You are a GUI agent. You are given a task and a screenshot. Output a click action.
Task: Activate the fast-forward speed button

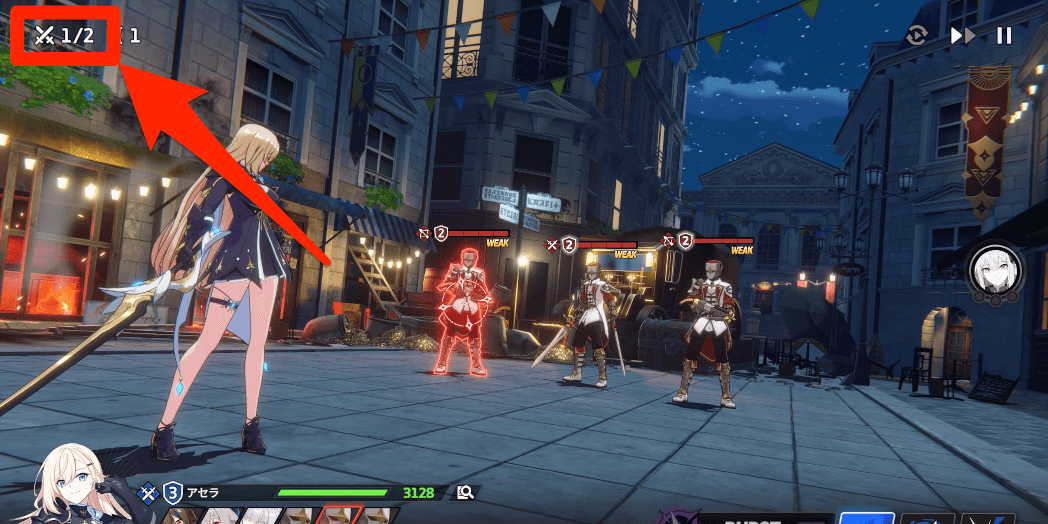coord(962,36)
